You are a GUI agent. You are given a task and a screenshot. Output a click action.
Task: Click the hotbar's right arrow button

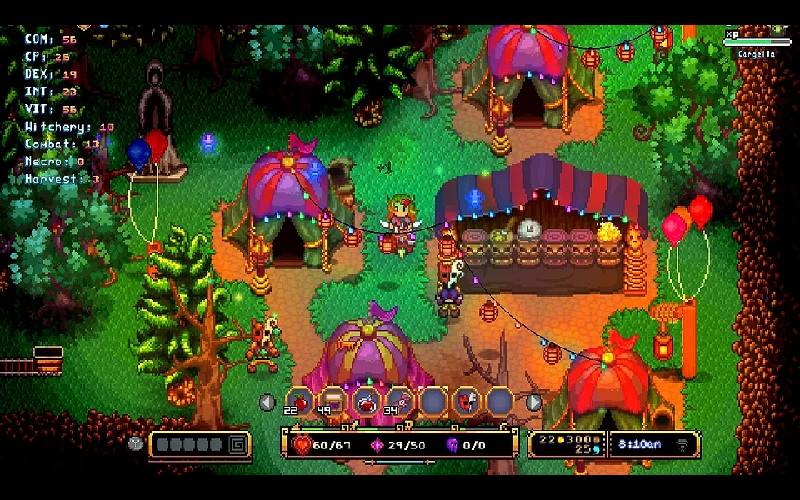click(x=534, y=402)
